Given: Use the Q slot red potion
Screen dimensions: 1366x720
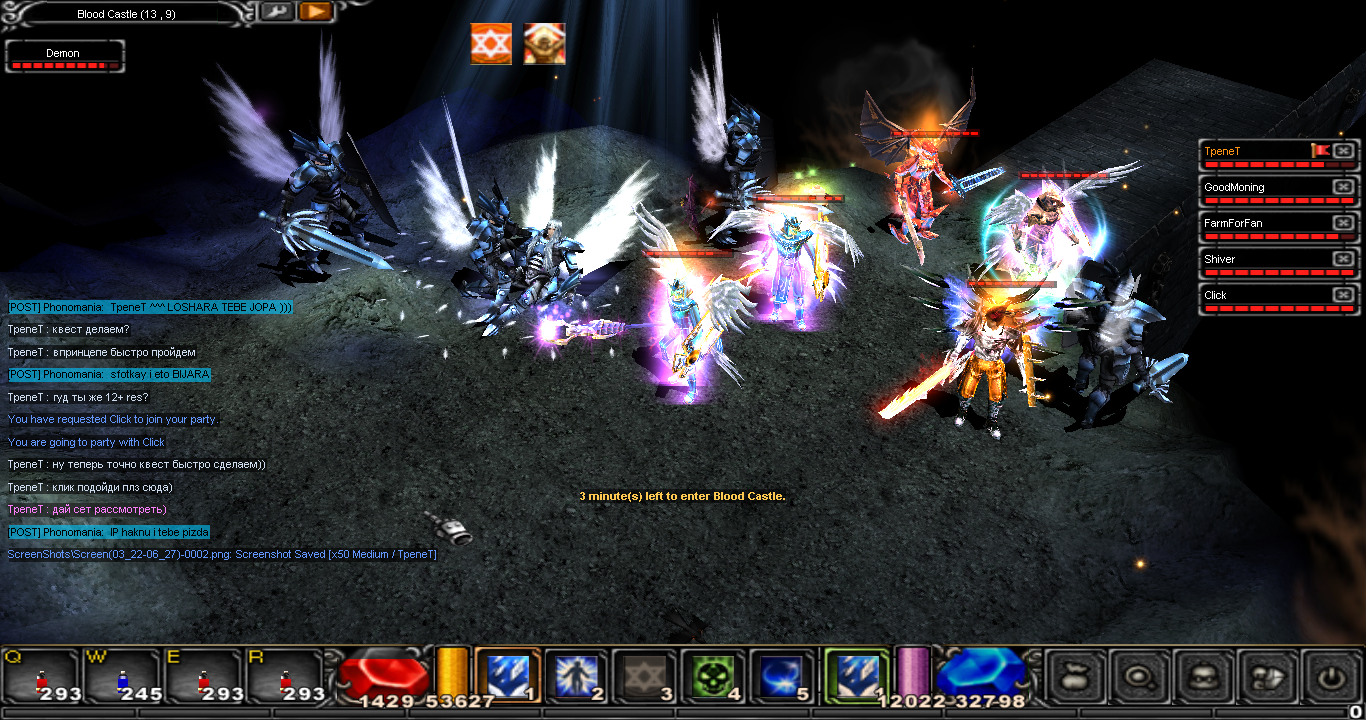Looking at the screenshot, I should coord(41,677).
